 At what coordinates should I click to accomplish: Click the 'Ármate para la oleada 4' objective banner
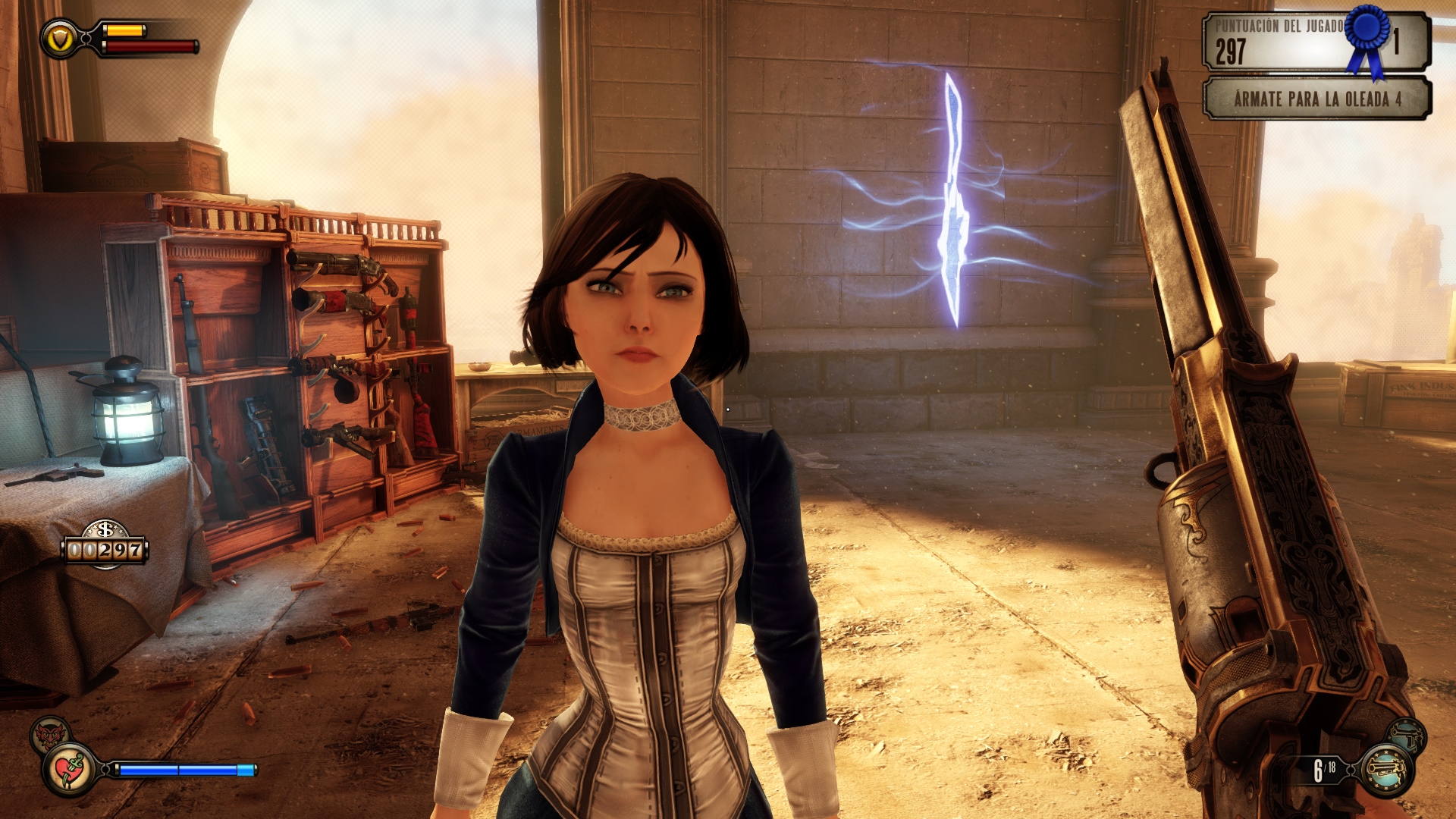coord(1316,99)
